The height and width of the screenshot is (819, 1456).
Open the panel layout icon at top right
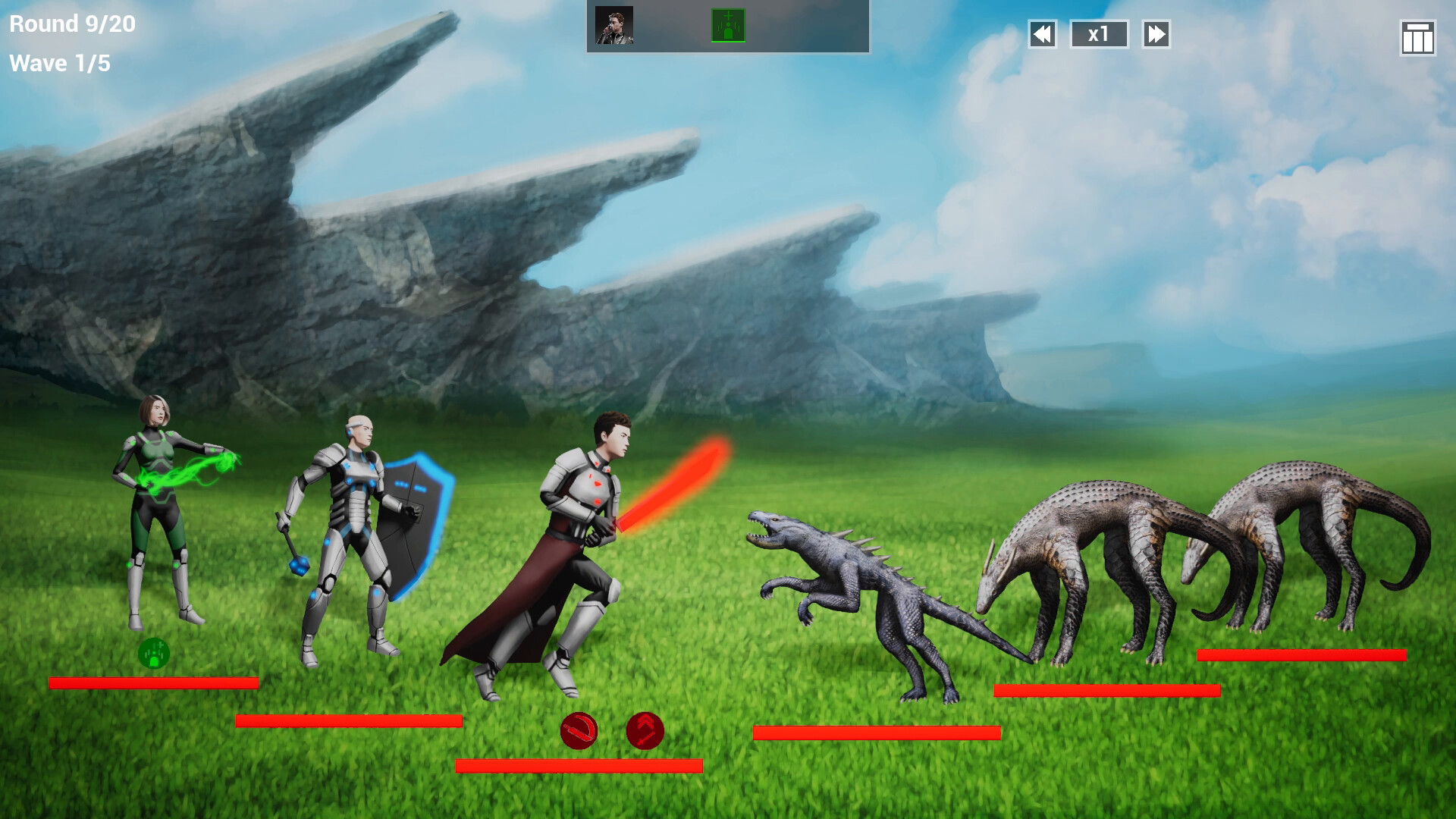pyautogui.click(x=1417, y=34)
